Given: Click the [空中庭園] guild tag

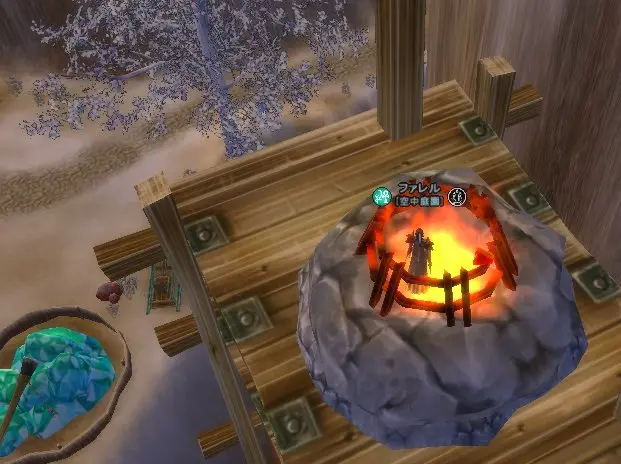Looking at the screenshot, I should (x=419, y=201).
